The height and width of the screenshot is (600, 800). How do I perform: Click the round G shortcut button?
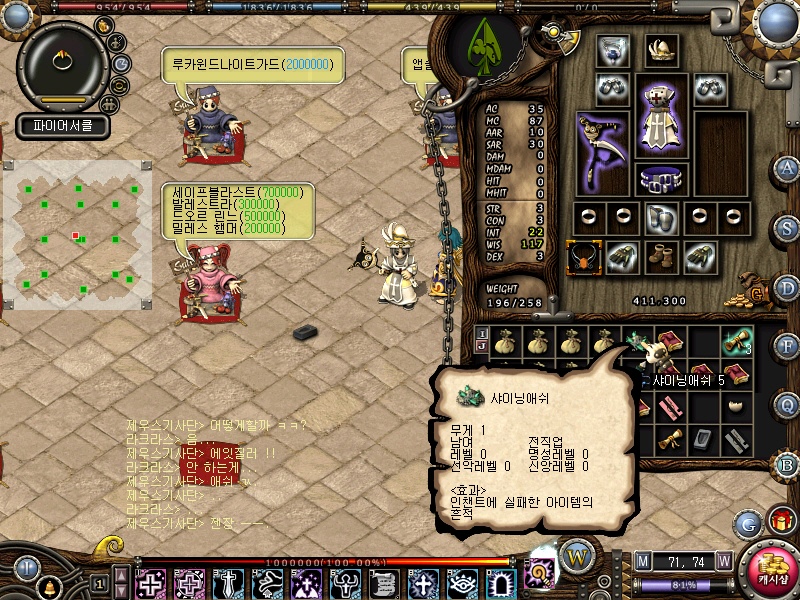(747, 522)
